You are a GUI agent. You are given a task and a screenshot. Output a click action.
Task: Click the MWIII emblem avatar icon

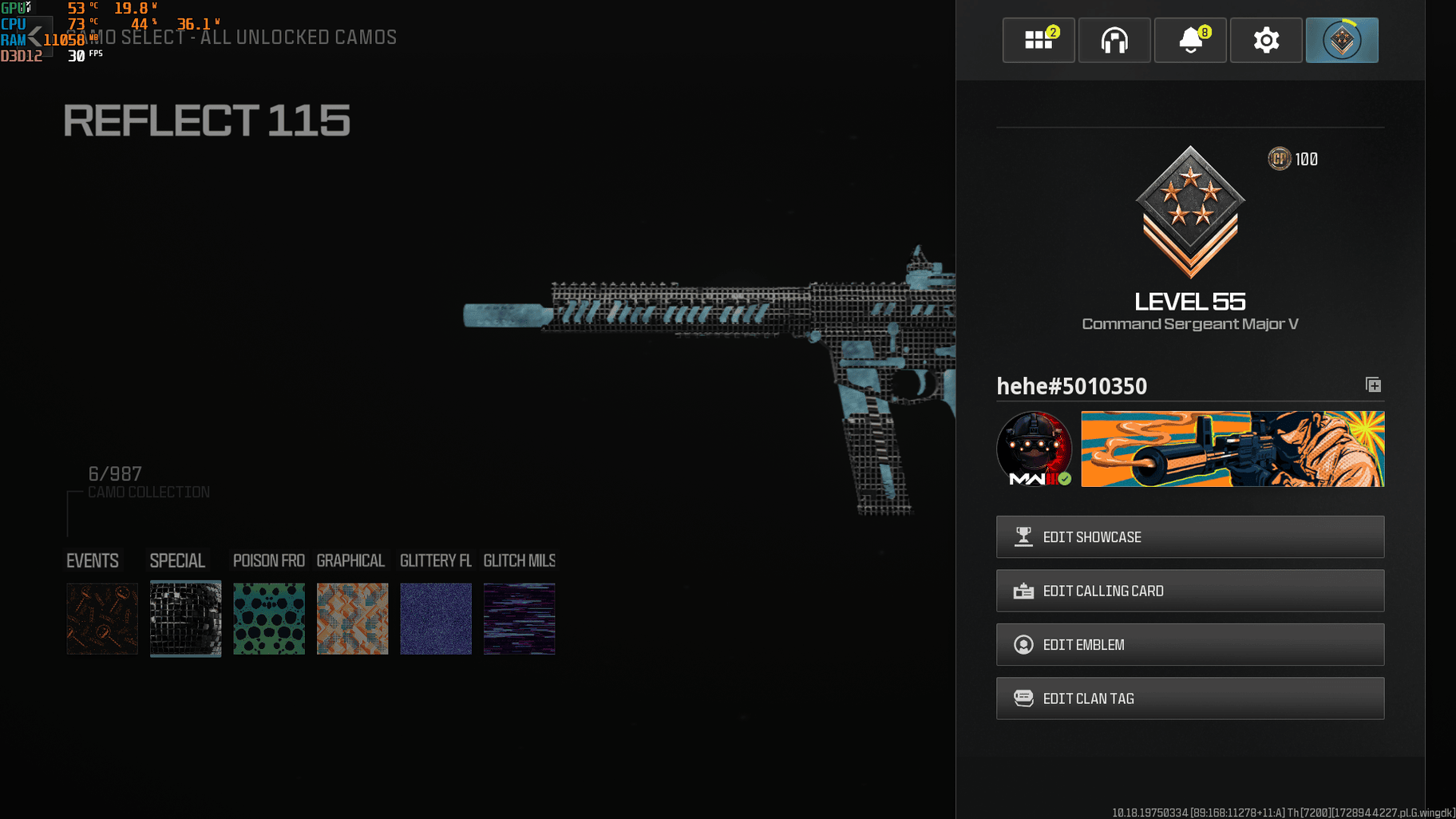click(1035, 448)
